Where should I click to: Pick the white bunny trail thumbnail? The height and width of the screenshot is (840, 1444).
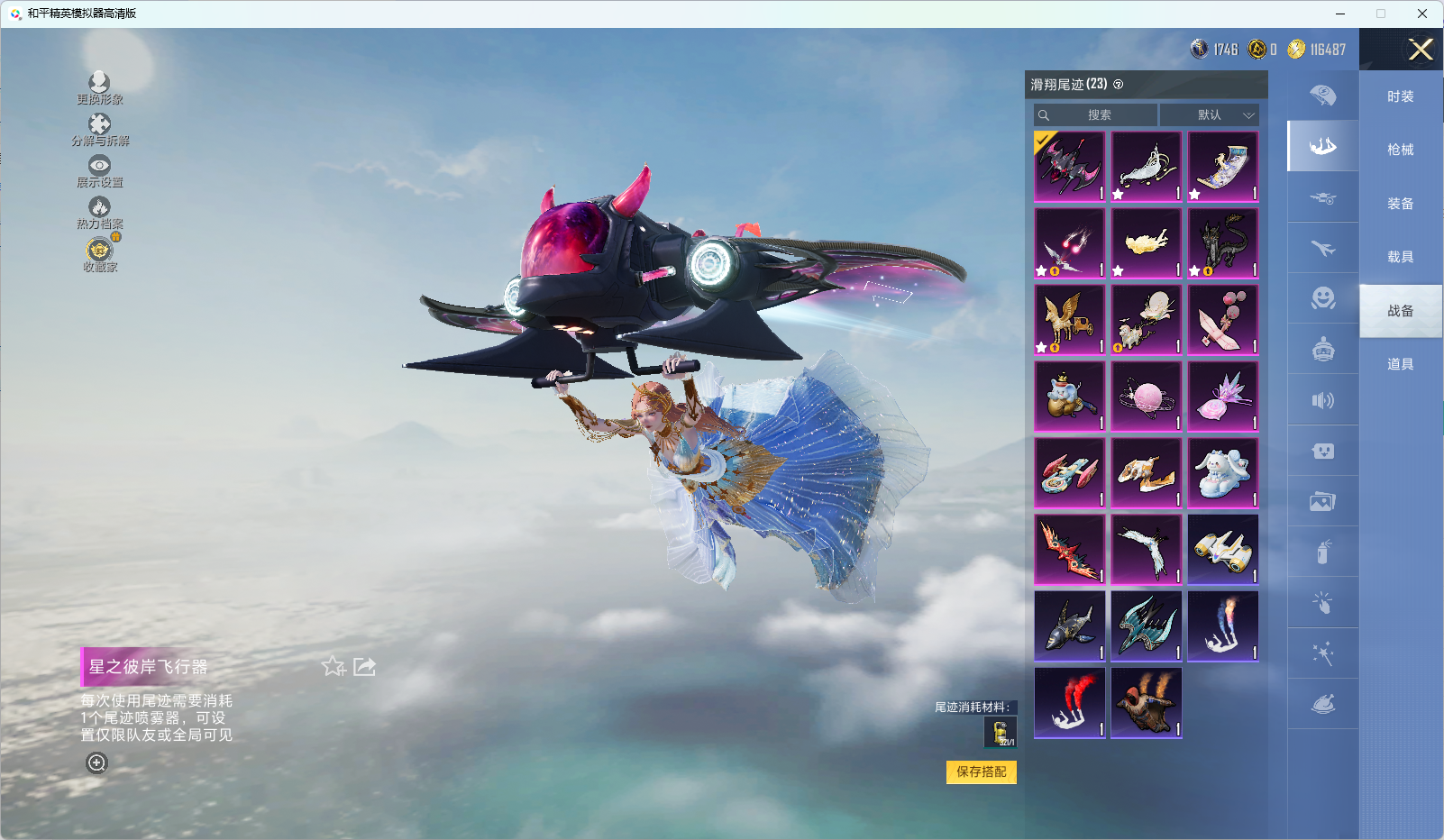click(1223, 473)
